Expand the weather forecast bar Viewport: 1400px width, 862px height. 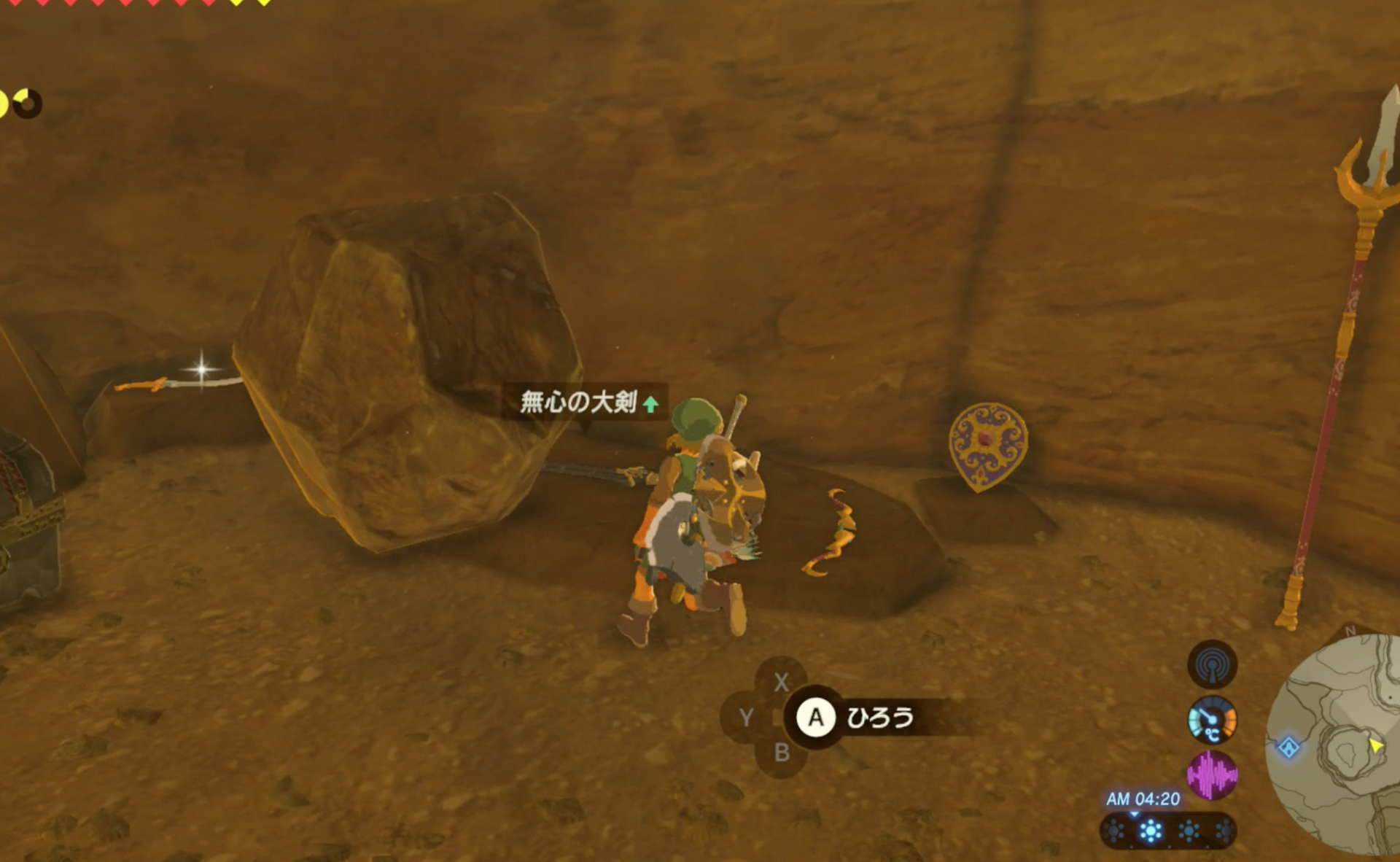(1170, 831)
